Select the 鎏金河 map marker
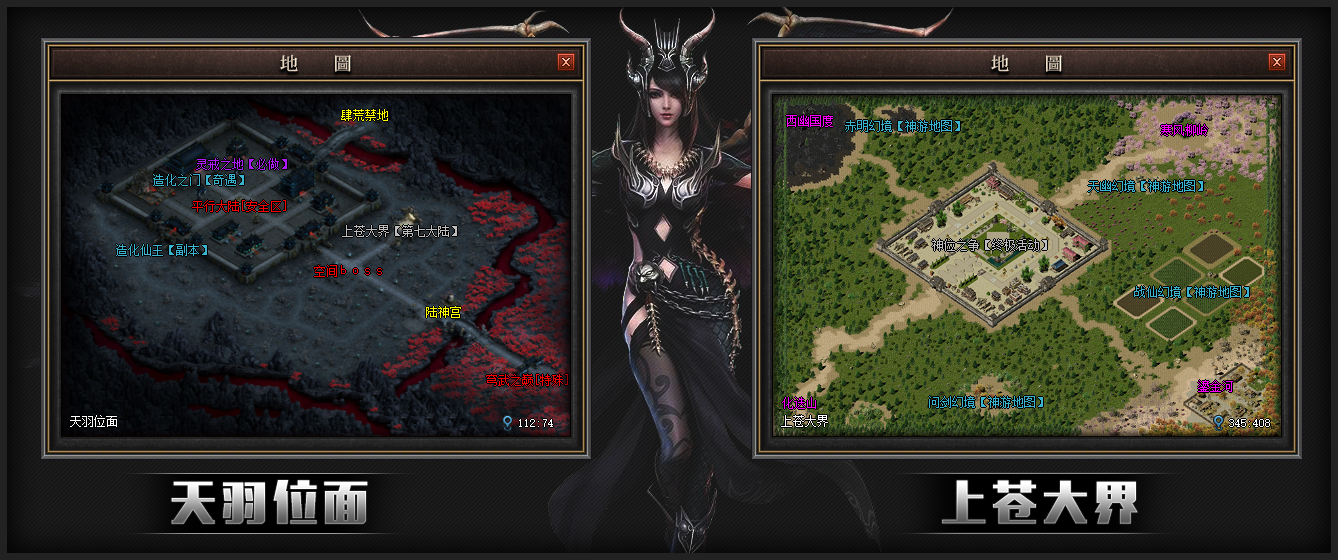The width and height of the screenshot is (1338, 560). point(1214,385)
